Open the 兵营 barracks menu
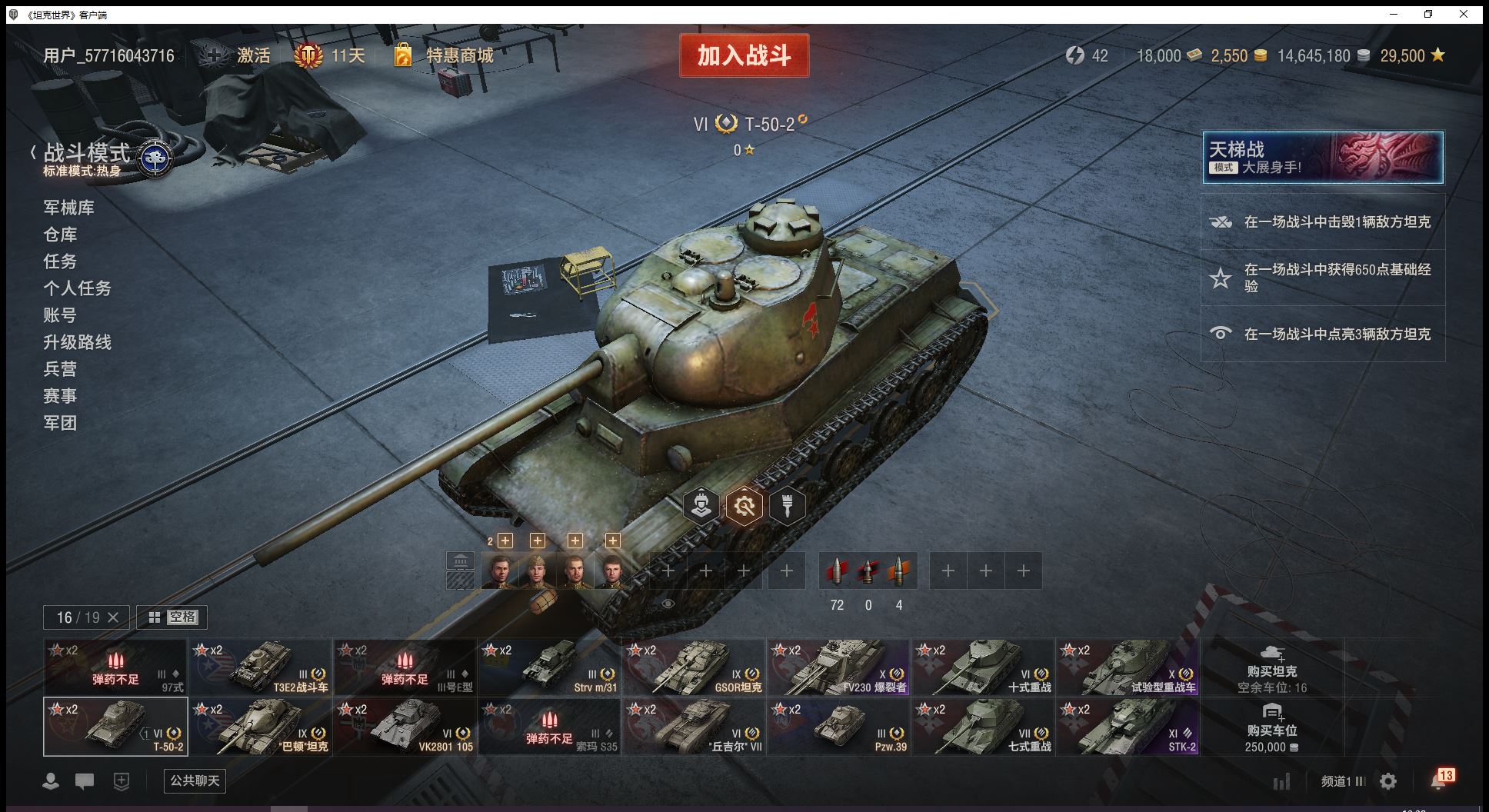 click(60, 369)
